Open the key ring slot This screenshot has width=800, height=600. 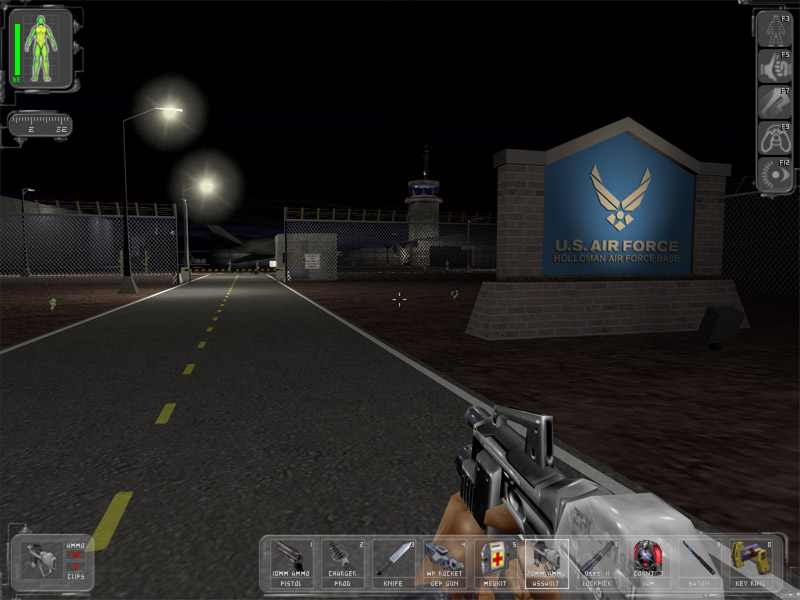[750, 564]
